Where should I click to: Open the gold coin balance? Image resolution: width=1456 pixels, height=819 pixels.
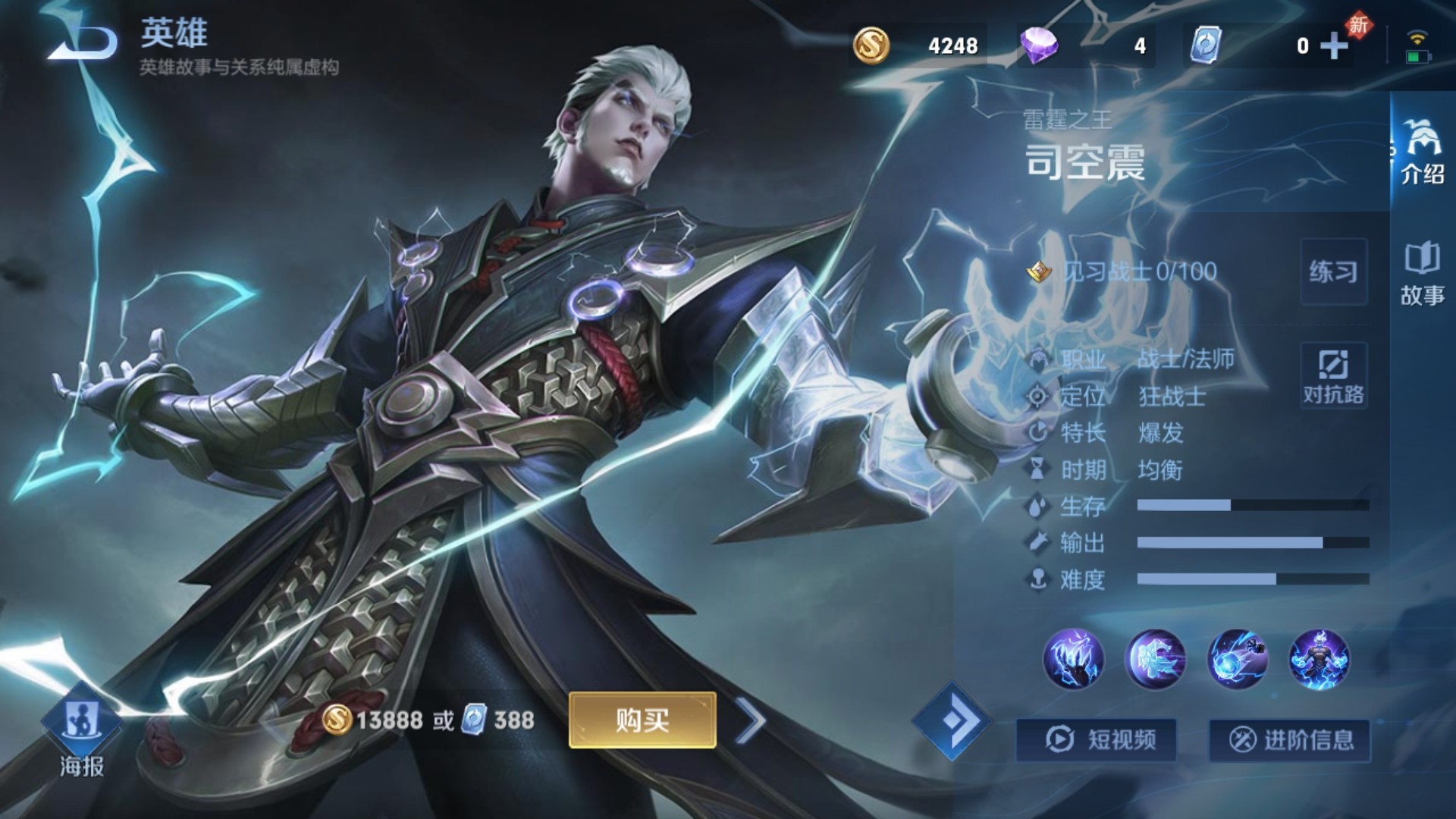(x=916, y=46)
